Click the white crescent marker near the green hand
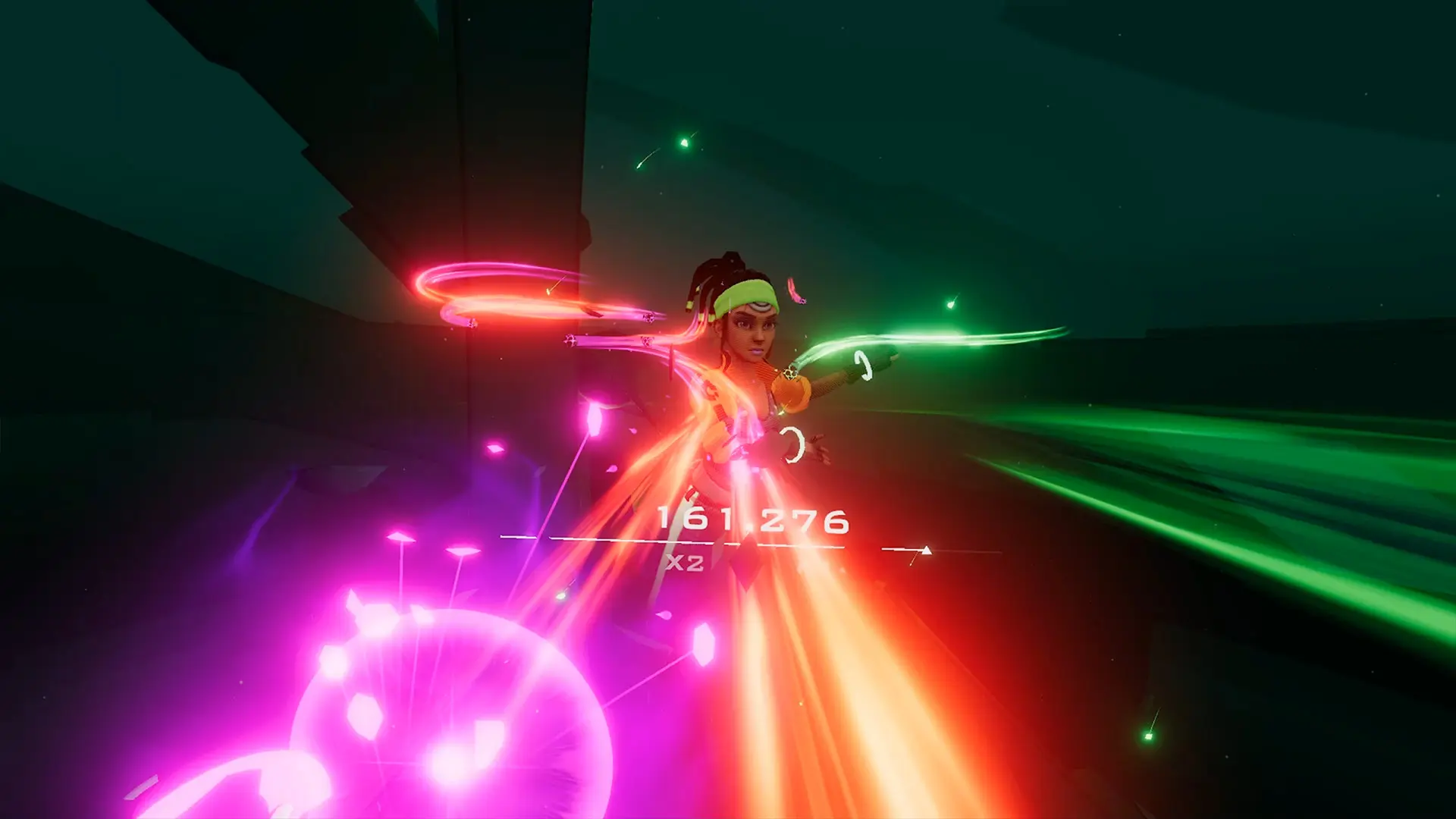Image resolution: width=1456 pixels, height=819 pixels. tap(864, 364)
